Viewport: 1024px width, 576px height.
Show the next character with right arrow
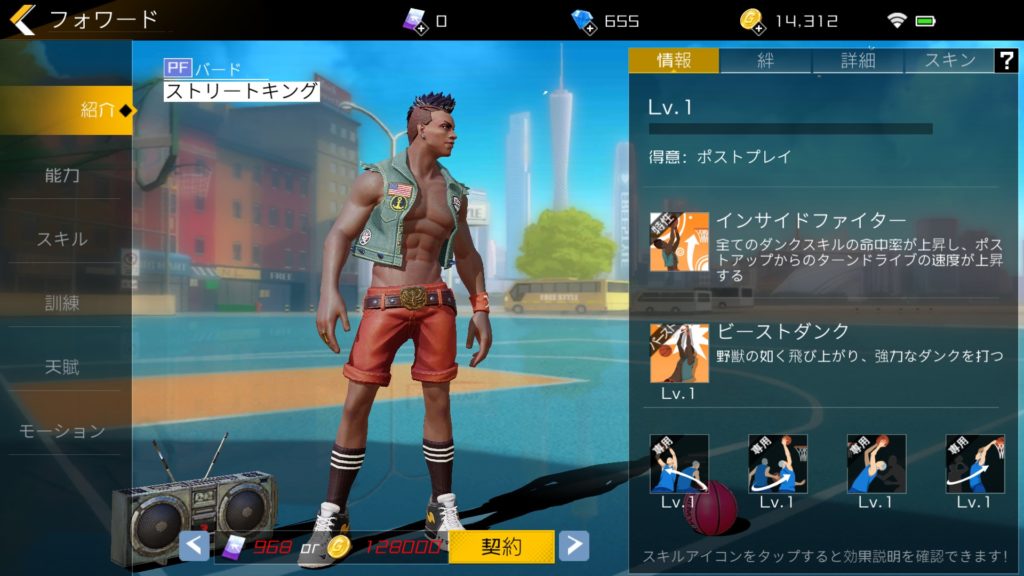point(573,546)
